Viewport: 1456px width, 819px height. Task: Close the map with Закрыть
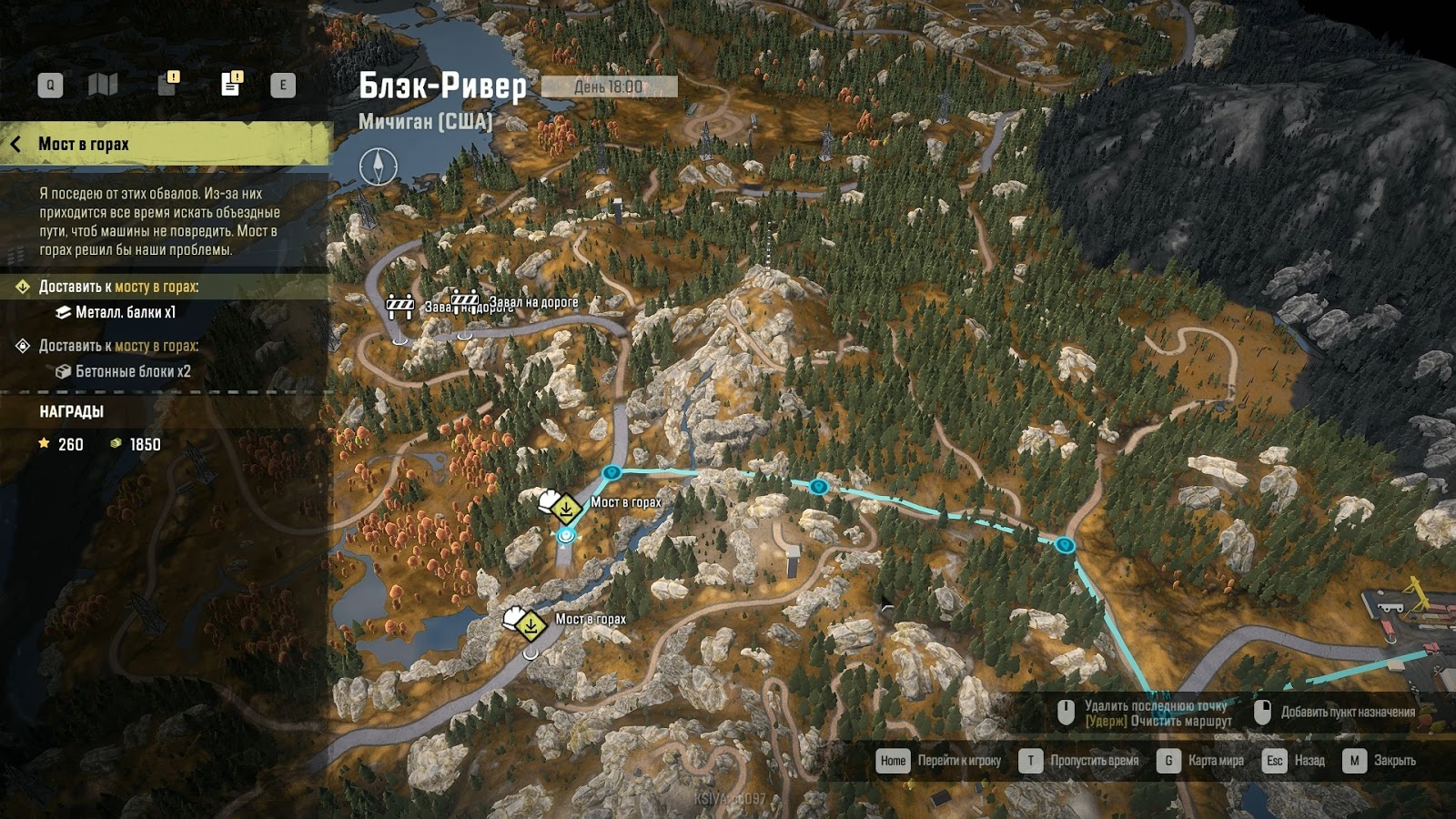[x=1394, y=761]
